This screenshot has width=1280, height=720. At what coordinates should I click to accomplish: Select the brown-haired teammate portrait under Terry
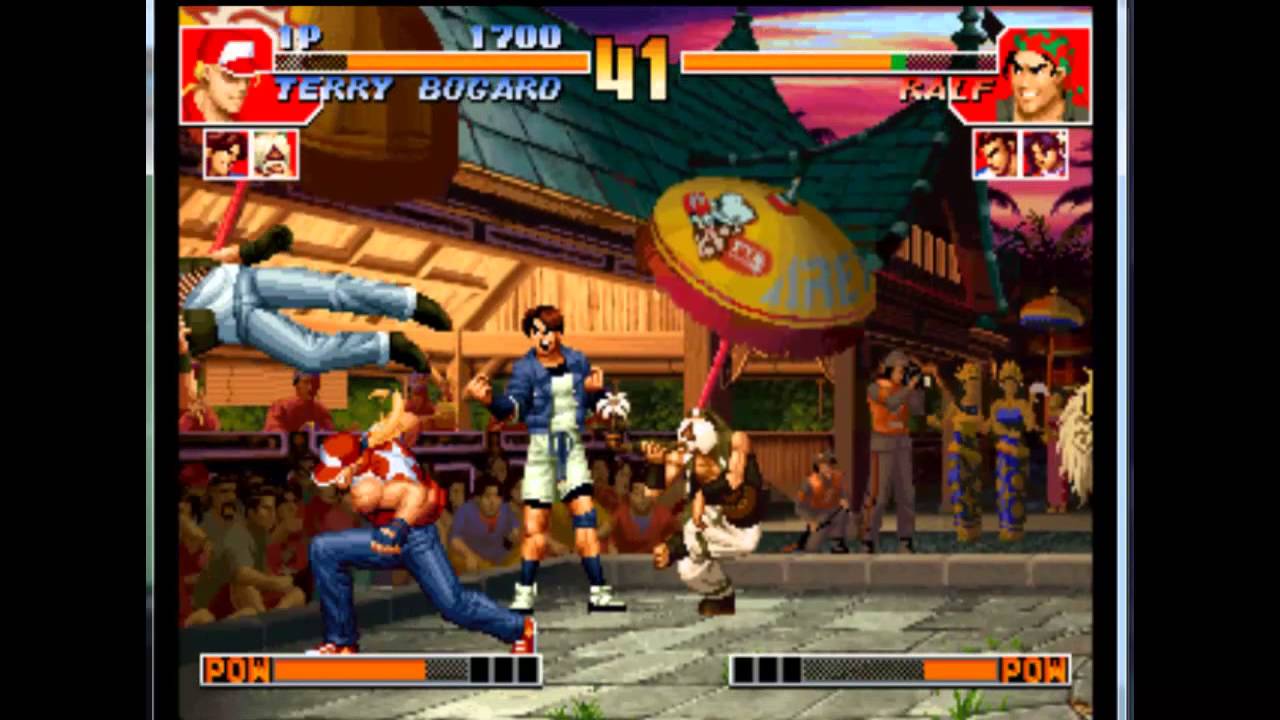(226, 154)
